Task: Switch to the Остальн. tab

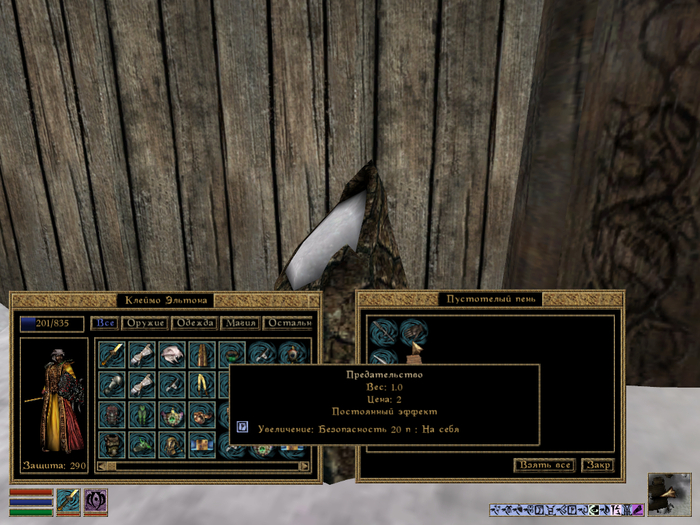Action: point(289,323)
